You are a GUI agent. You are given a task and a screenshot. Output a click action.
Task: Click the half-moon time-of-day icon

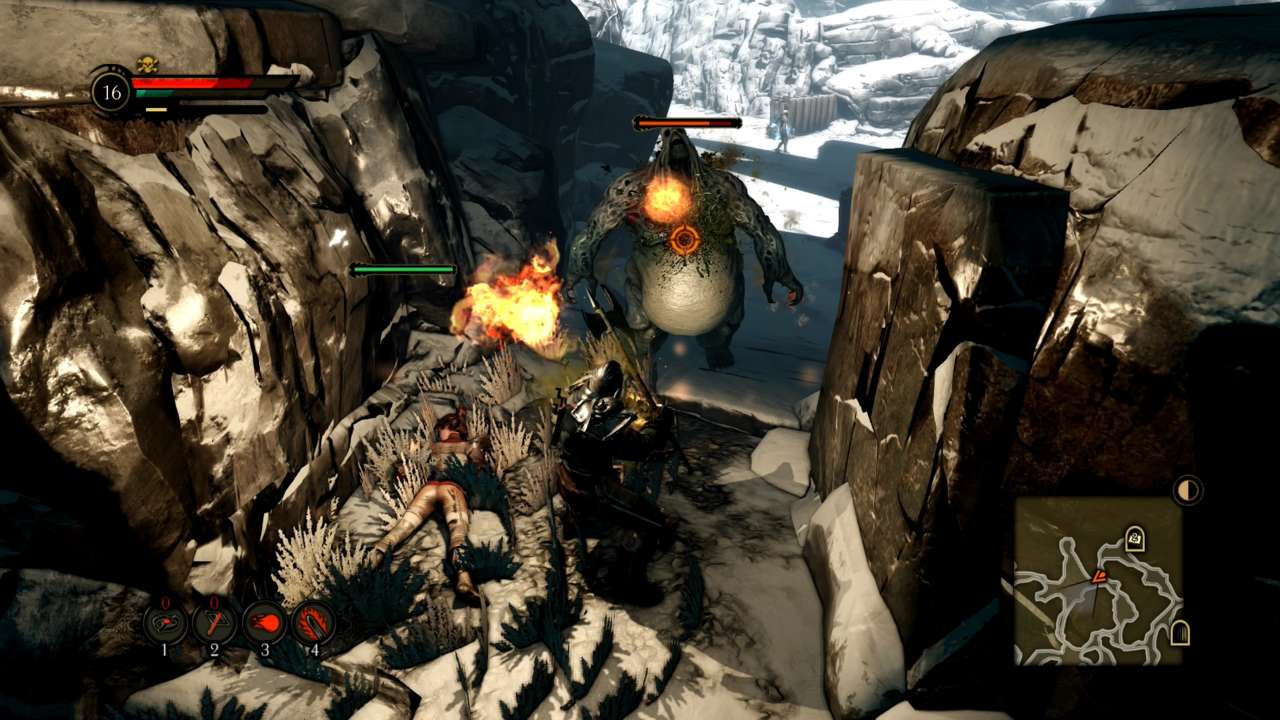click(x=1187, y=490)
